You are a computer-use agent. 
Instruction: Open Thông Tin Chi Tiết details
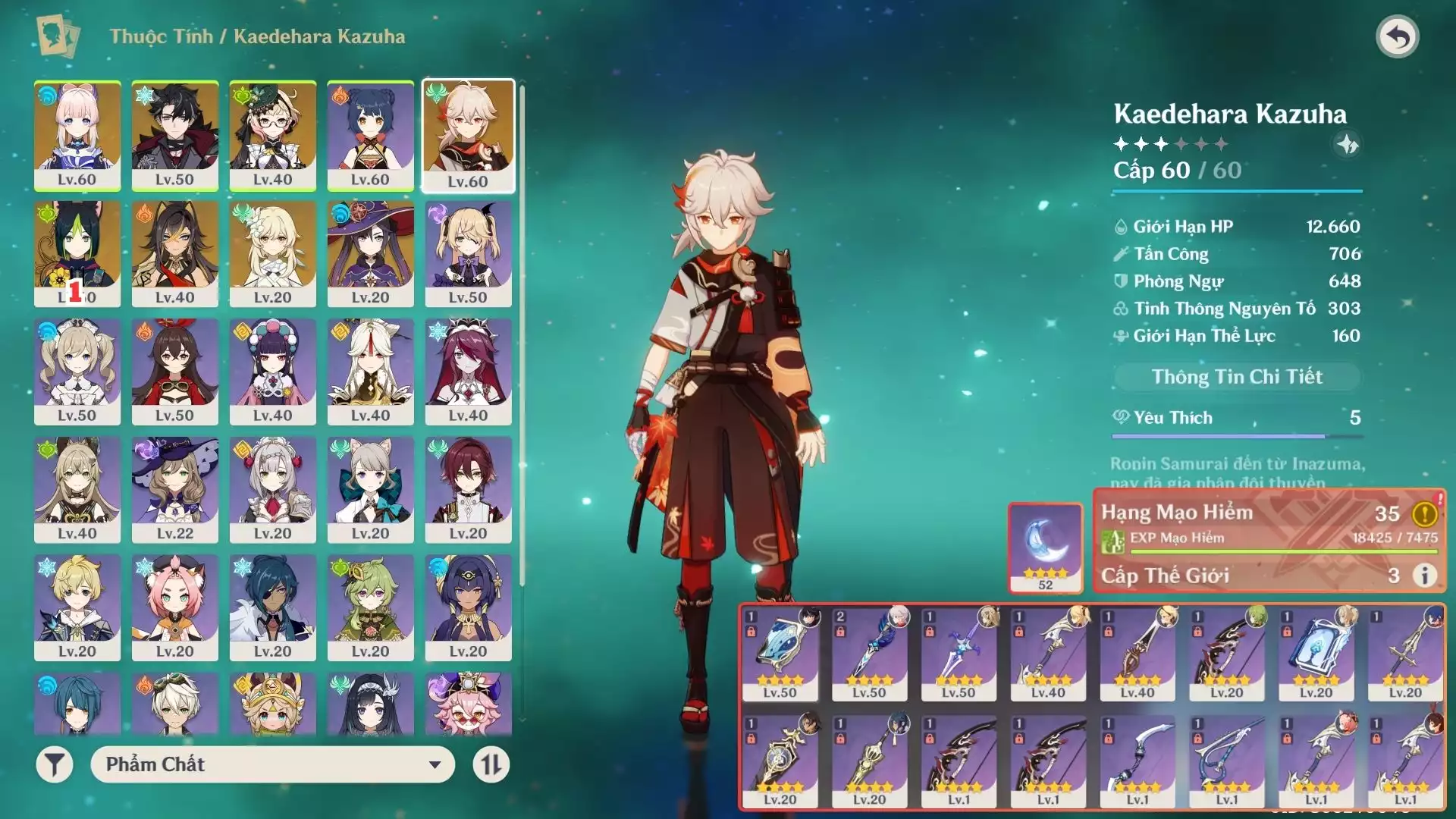(1237, 377)
